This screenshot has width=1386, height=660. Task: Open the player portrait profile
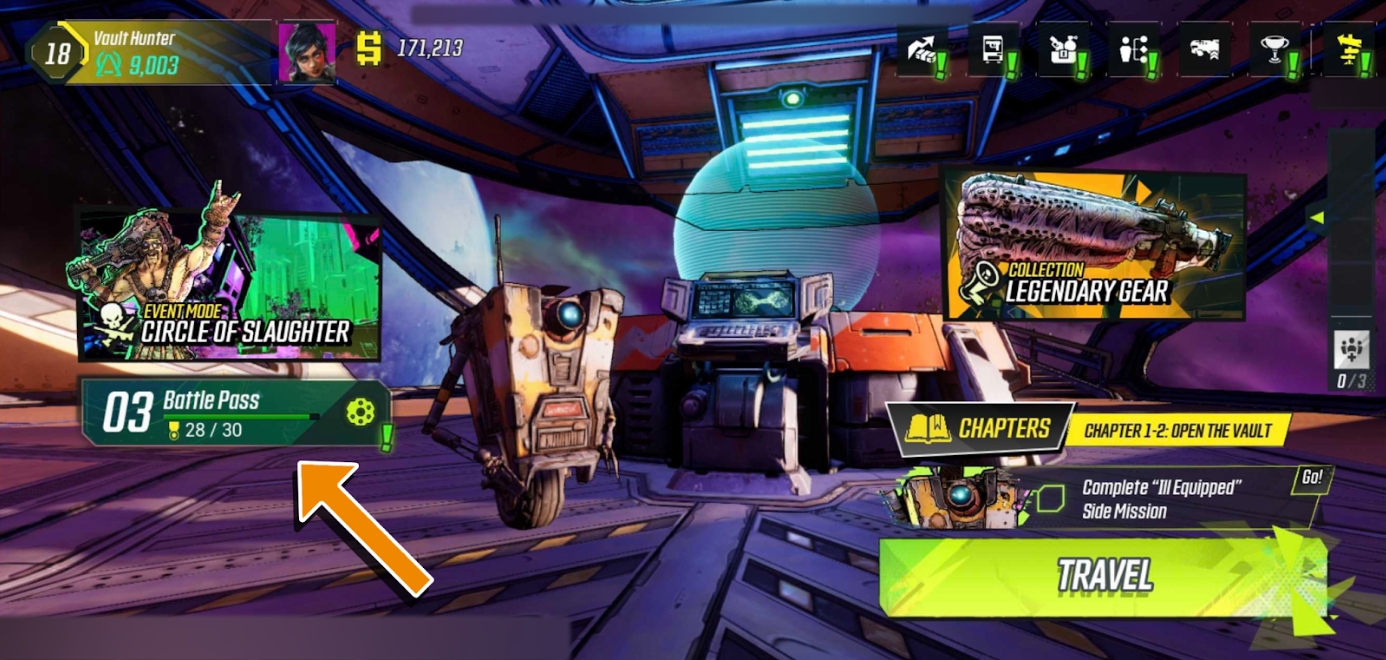coord(307,52)
